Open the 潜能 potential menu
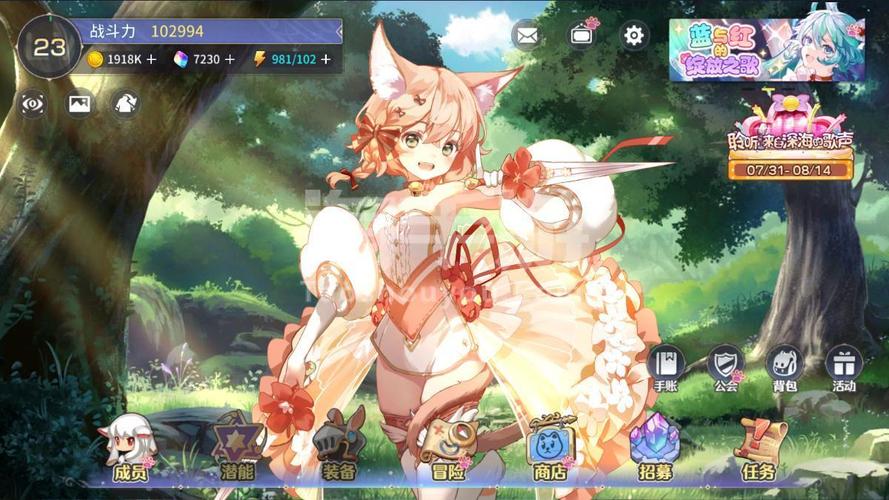Viewport: 889px width, 500px height. (237, 448)
